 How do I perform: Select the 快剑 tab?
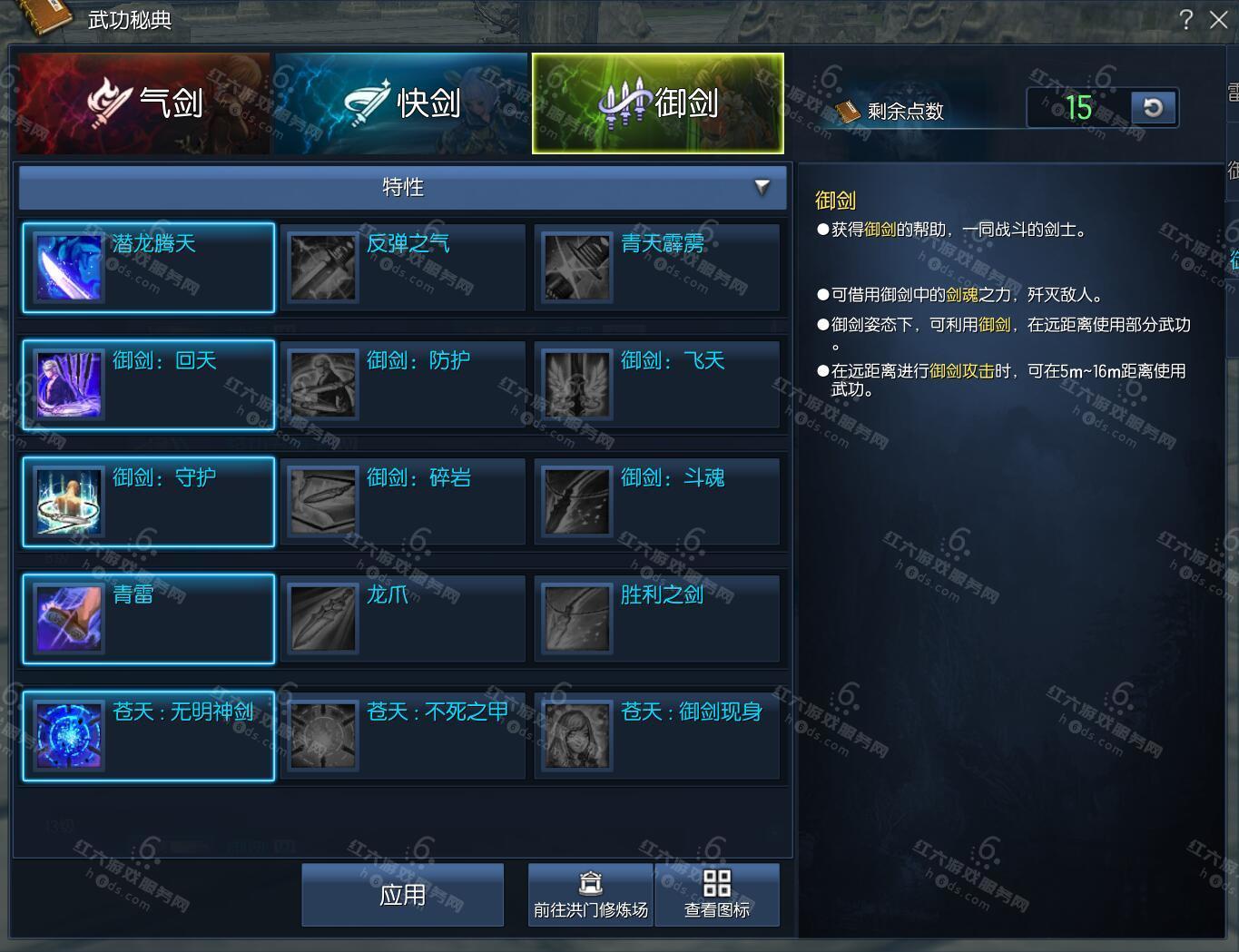pyautogui.click(x=400, y=103)
